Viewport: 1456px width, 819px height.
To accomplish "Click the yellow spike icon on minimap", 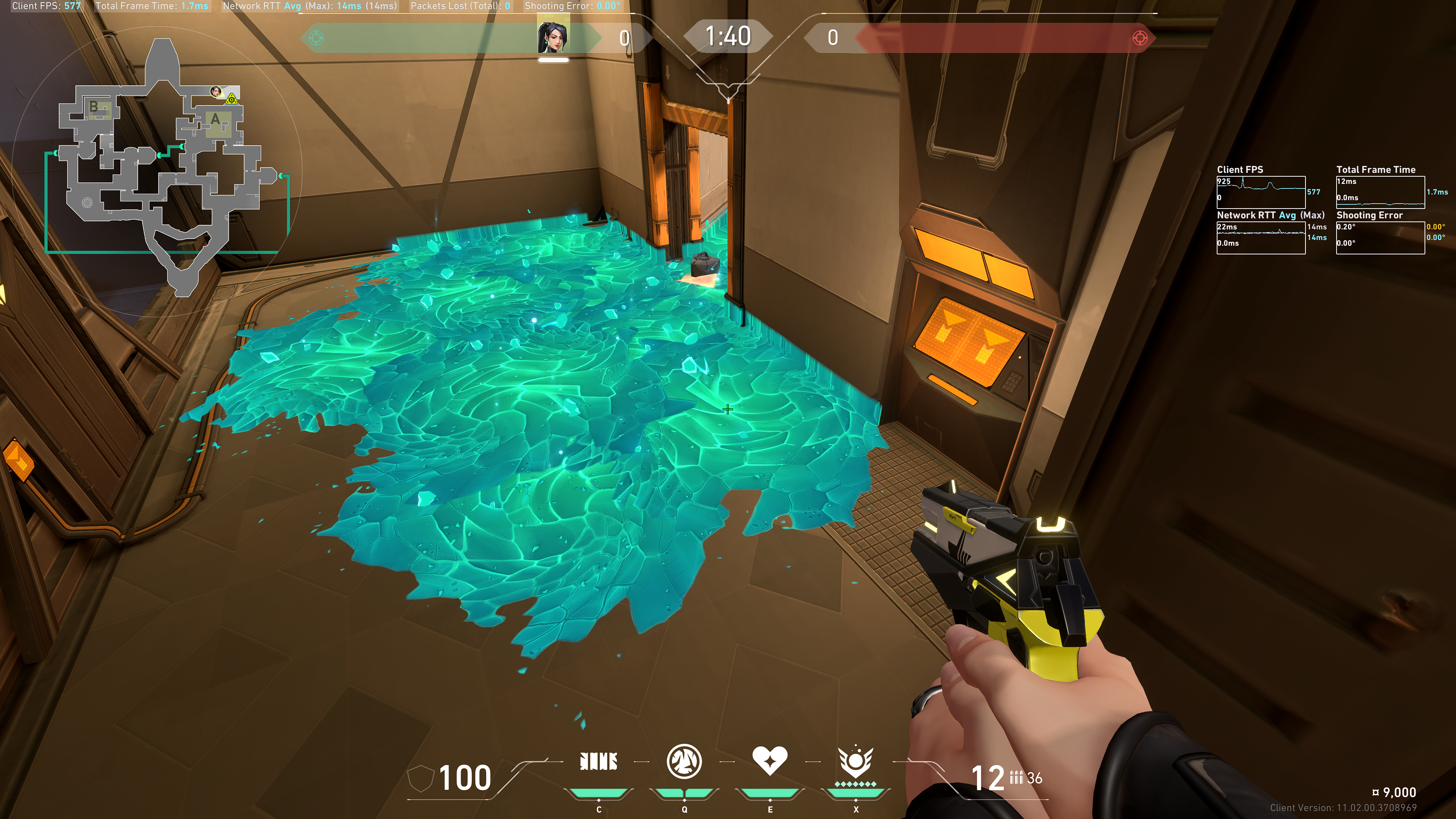I will (231, 100).
